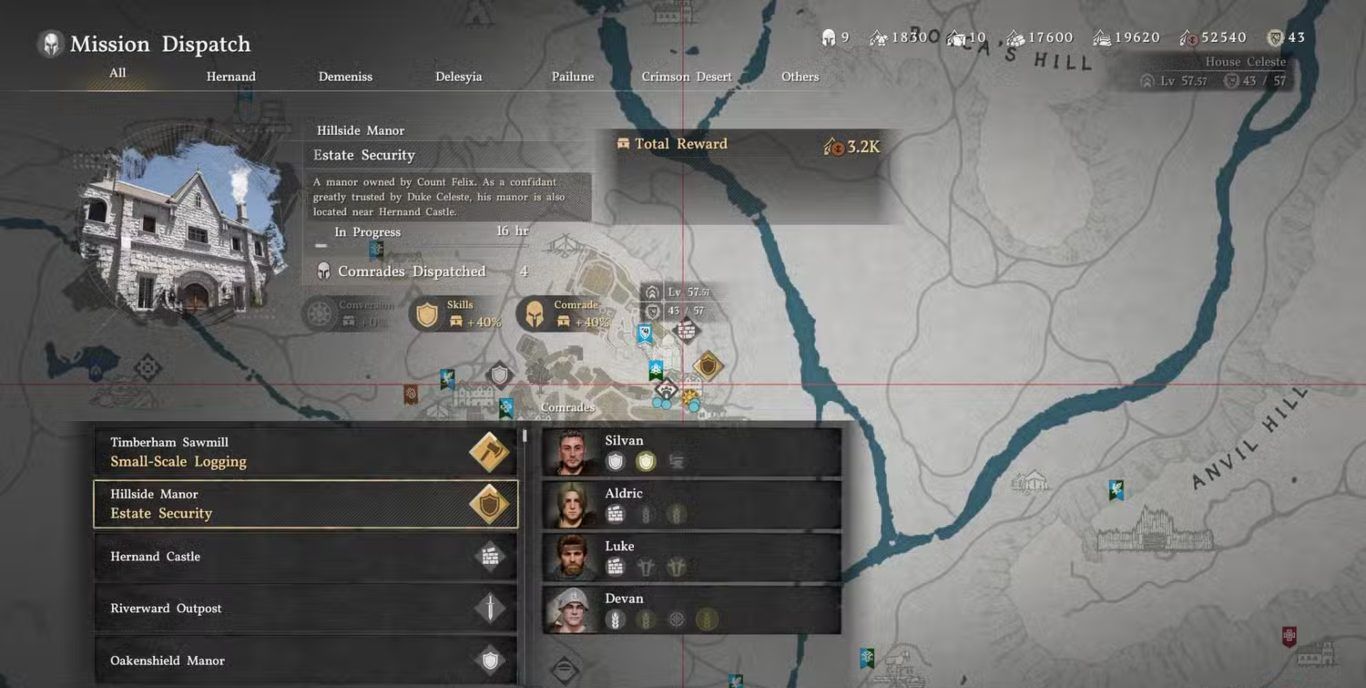Screen dimensions: 1366x688
Task: Select the Demeniss tab
Action: [345, 77]
